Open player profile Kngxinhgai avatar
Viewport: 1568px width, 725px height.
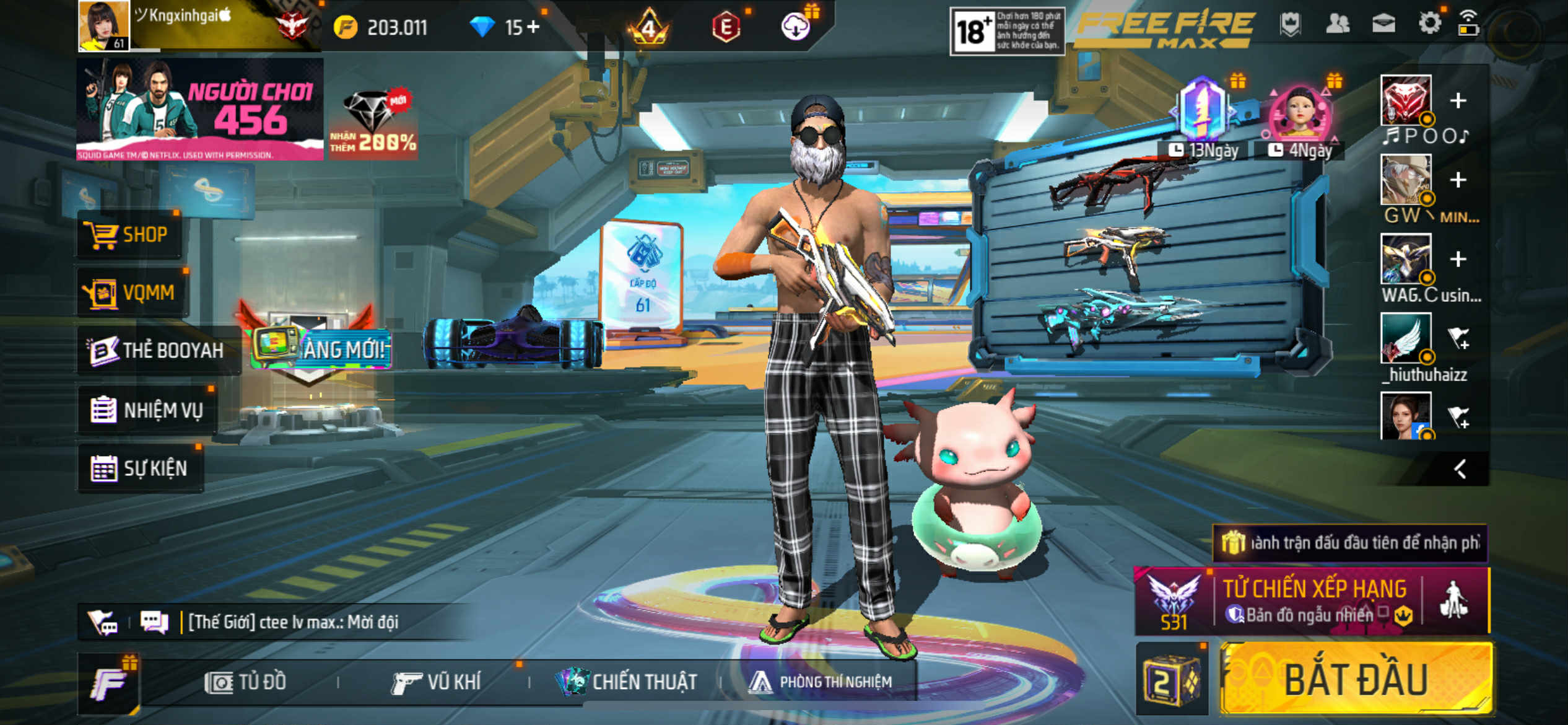[x=103, y=25]
